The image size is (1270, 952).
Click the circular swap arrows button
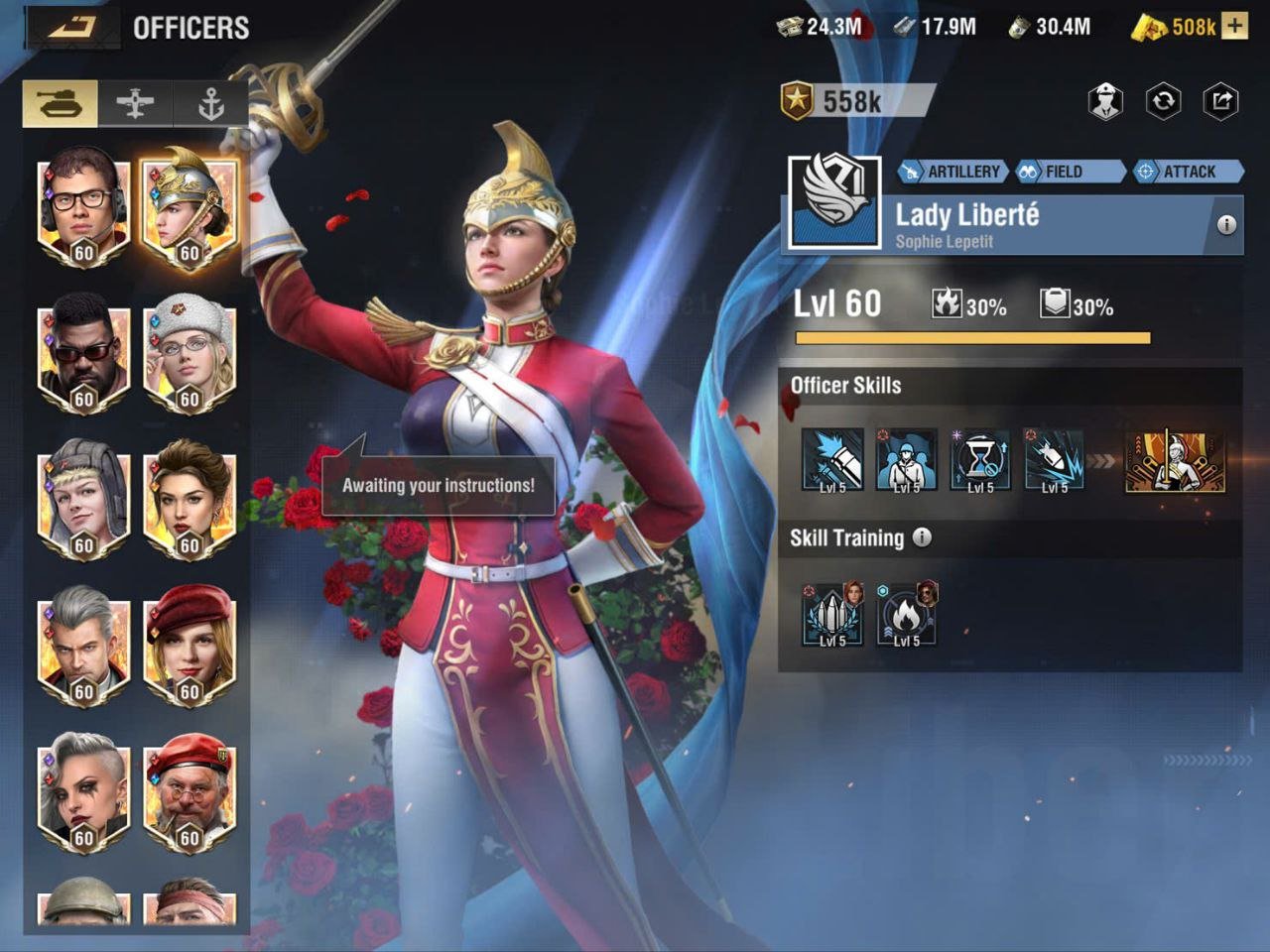[1163, 101]
